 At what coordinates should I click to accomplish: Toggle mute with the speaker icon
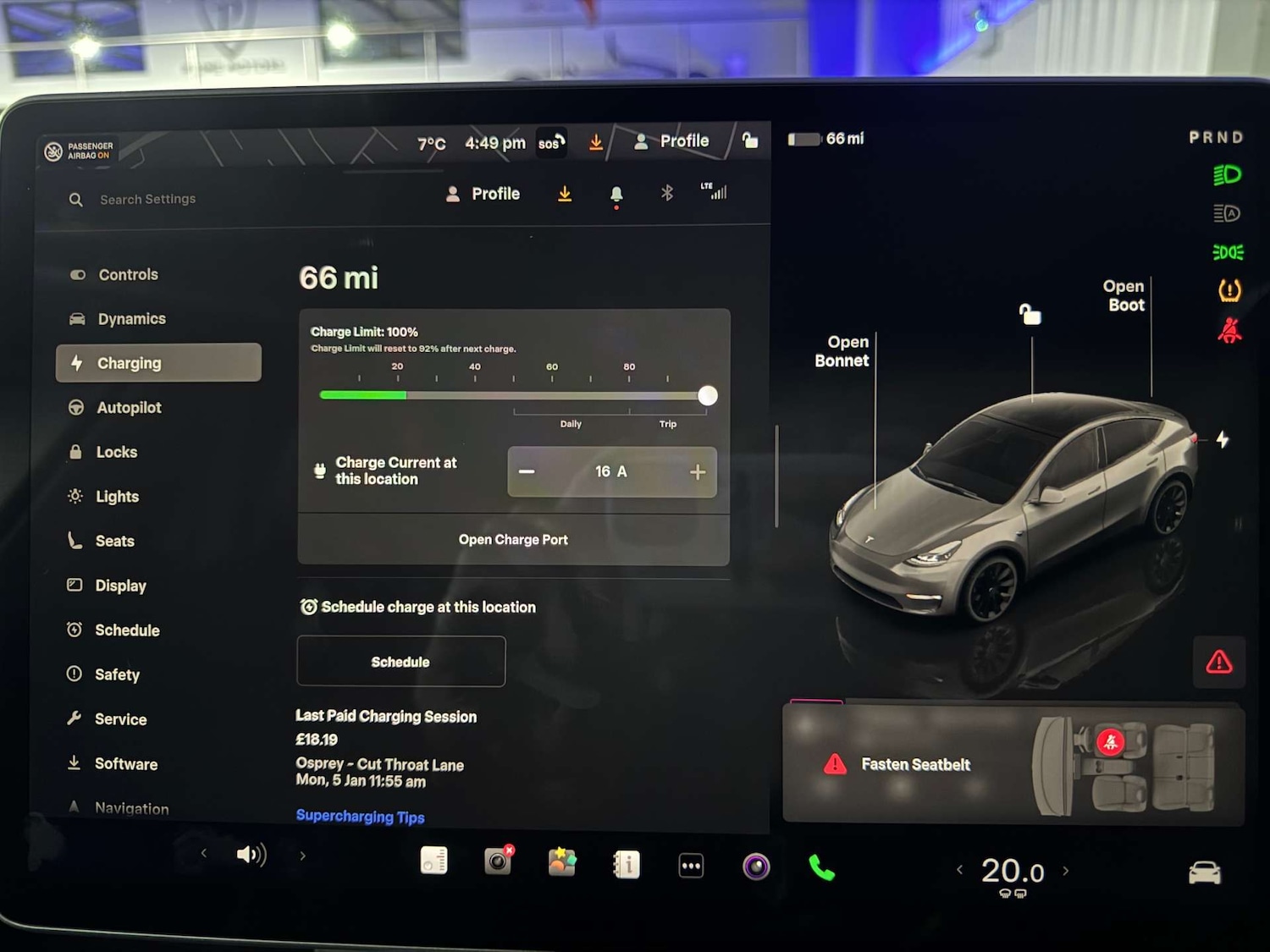[x=251, y=855]
